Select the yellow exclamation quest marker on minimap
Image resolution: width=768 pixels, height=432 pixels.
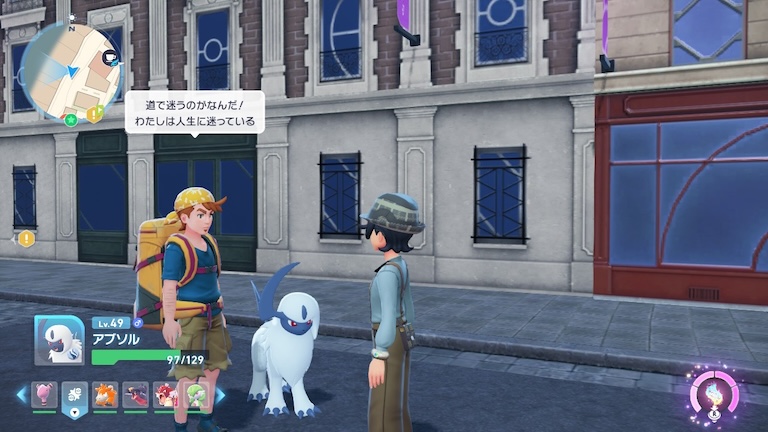tap(93, 114)
